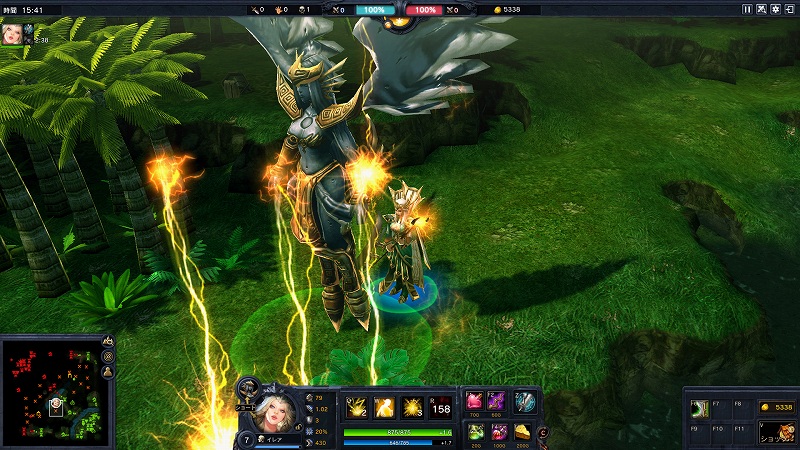Image resolution: width=800 pixels, height=450 pixels.
Task: Use the red and purple potion item
Action: pyautogui.click(x=499, y=431)
